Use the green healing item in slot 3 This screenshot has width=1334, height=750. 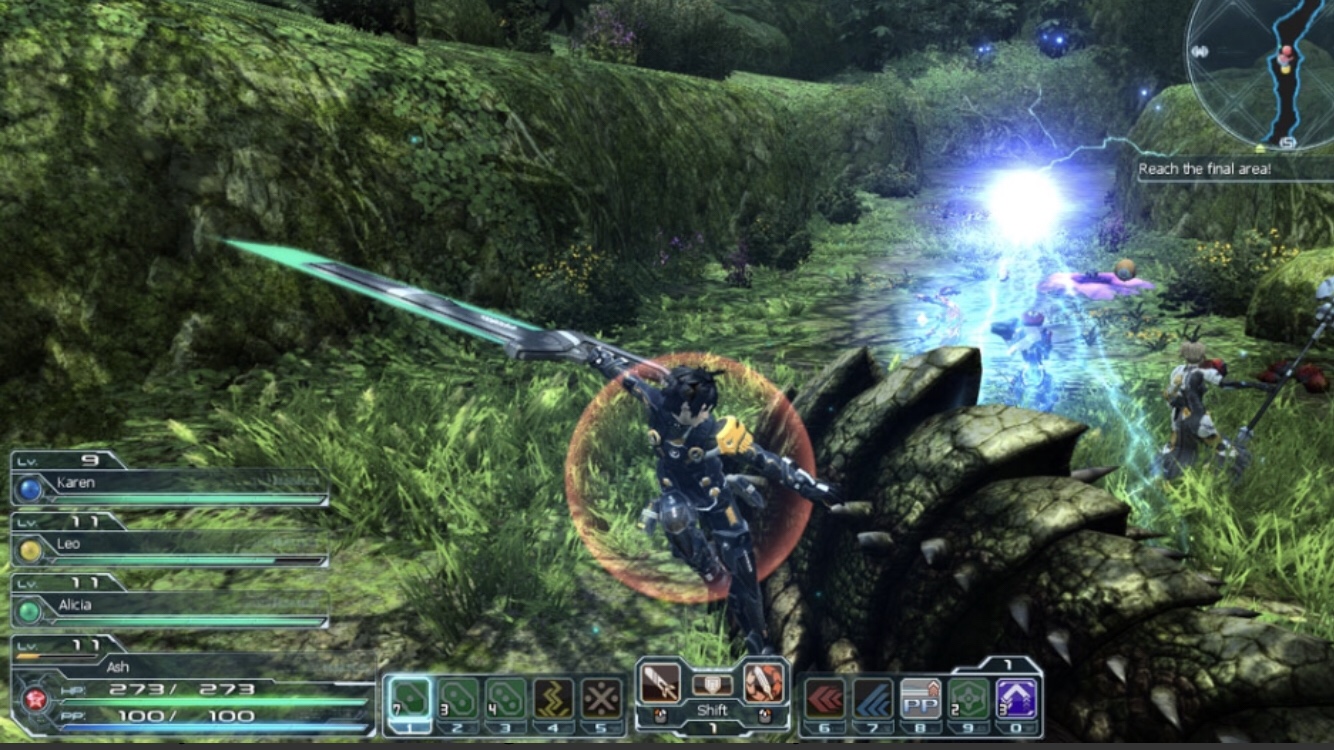[505, 697]
